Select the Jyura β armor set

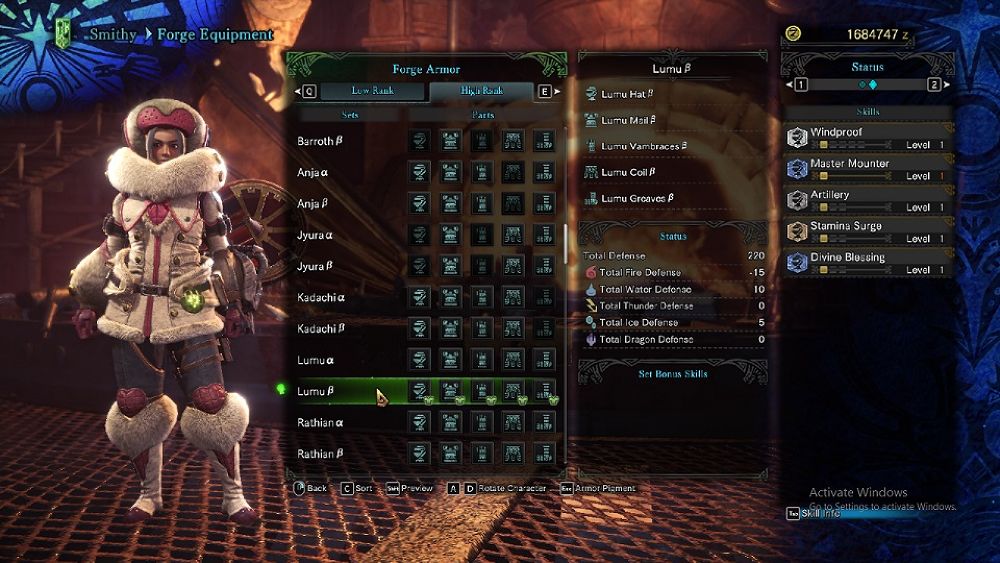[315, 266]
